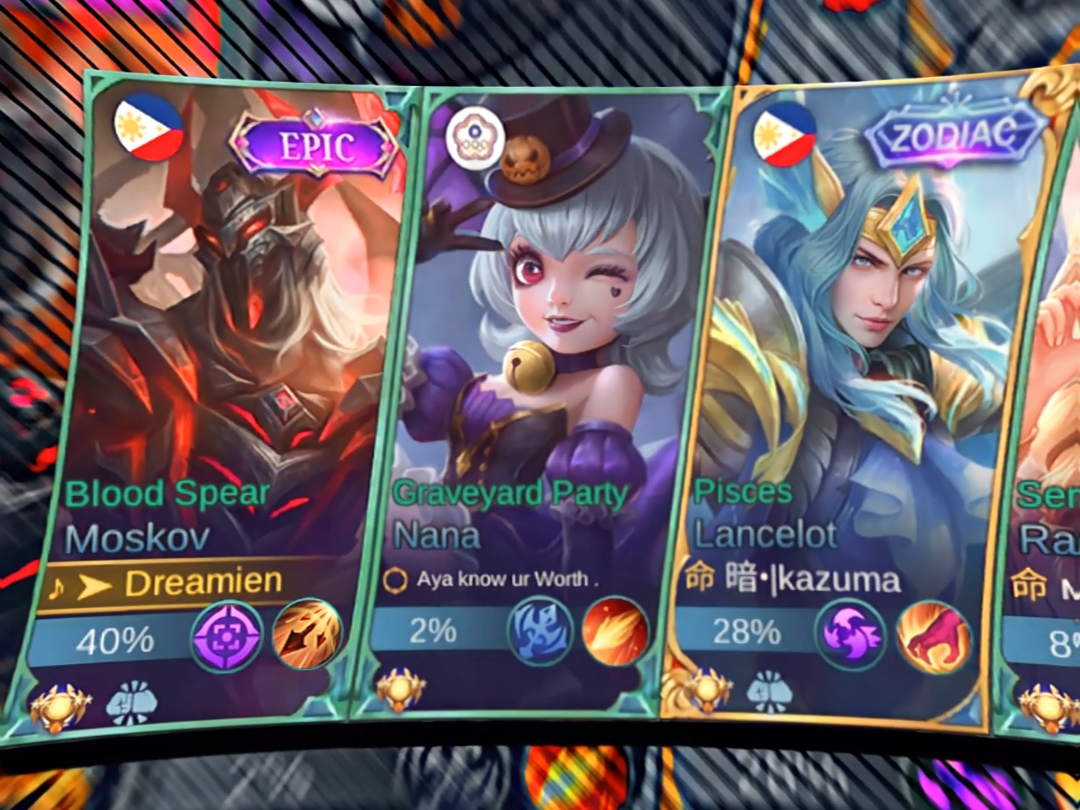This screenshot has height=810, width=1080.
Task: Select the Nana Graveyard Party card
Action: pos(540,330)
